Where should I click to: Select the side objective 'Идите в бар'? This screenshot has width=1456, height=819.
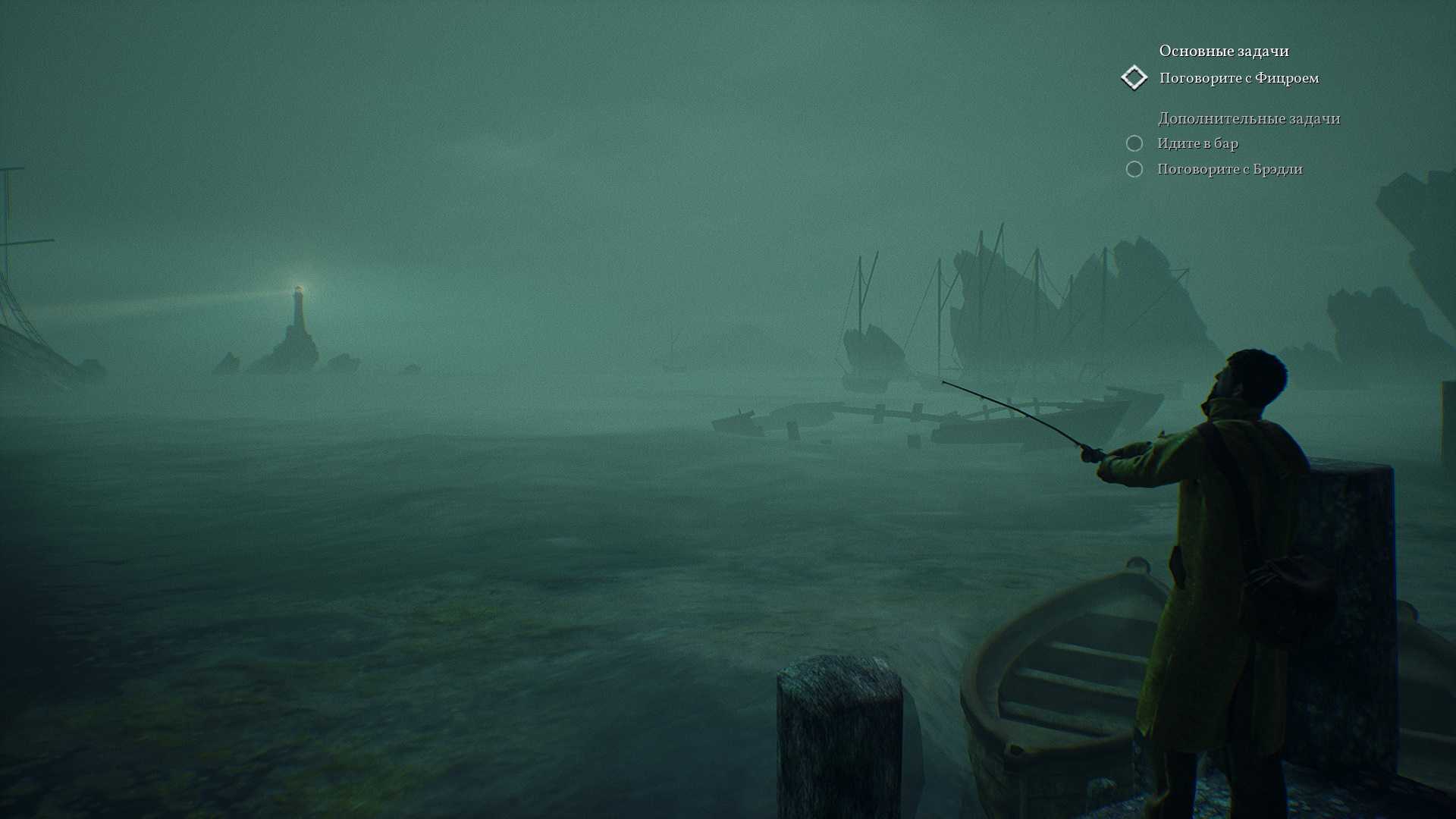(x=1197, y=143)
